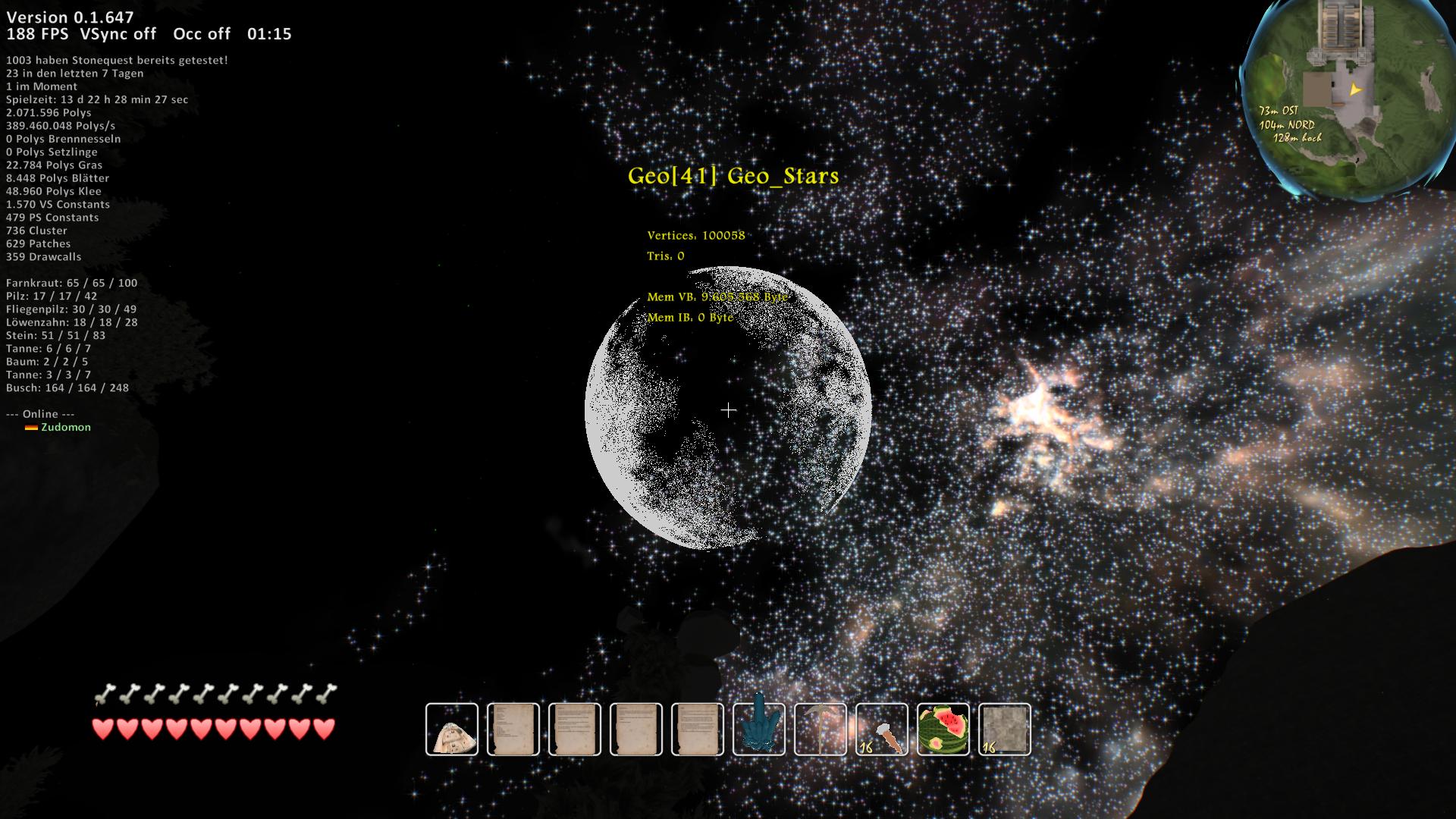Select player Zudomon in the online list
Viewport: 1456px width, 819px height.
pyautogui.click(x=66, y=427)
